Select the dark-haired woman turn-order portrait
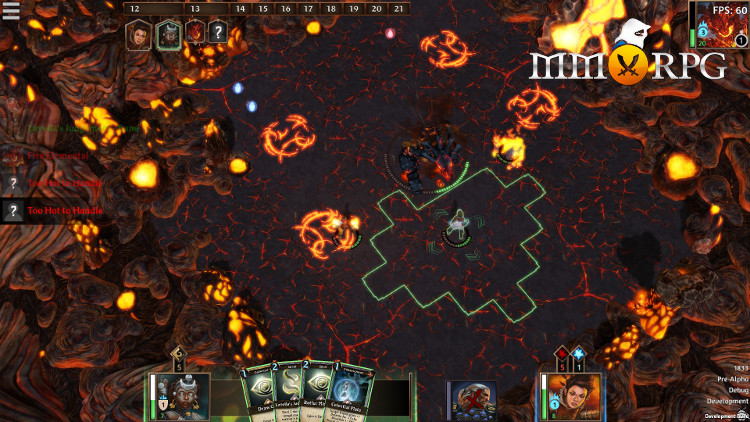Screen dimensions: 750x422 (x=138, y=35)
